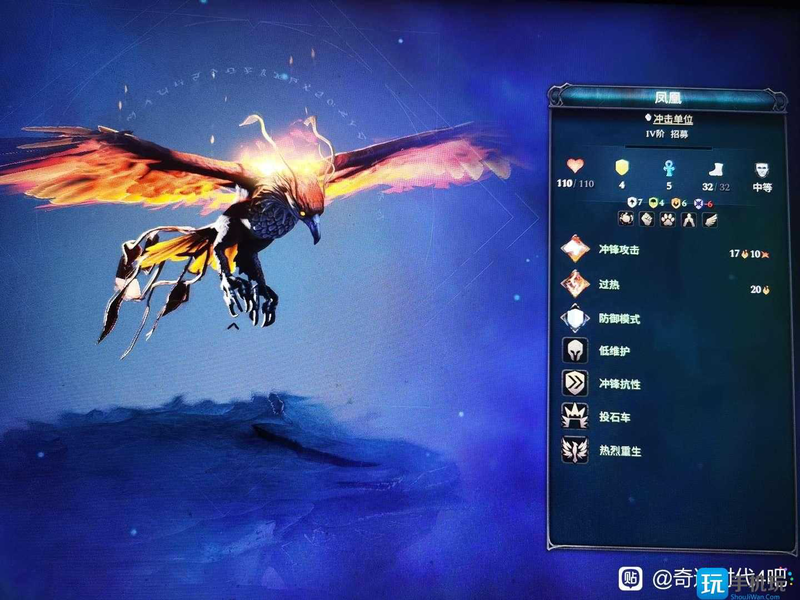800x600 pixels.
Task: Click the wing trait icon
Action: coord(710,220)
